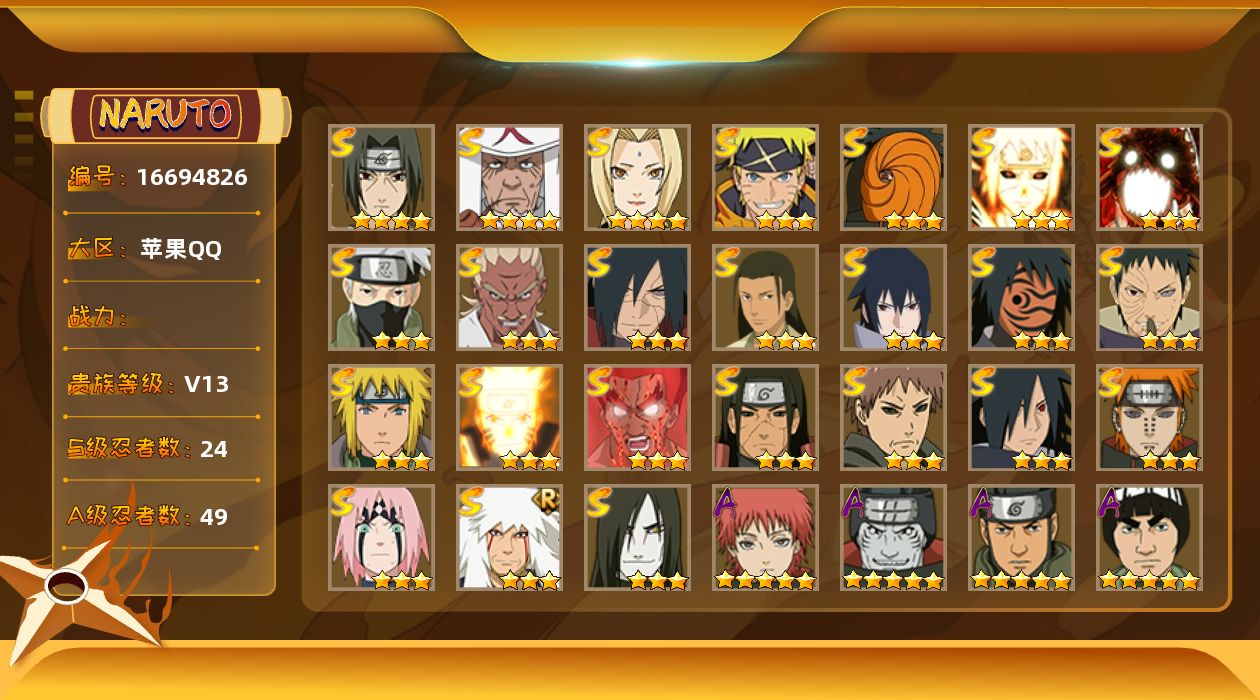1260x700 pixels.
Task: Choose the Kisame A-rank portrait
Action: point(893,537)
